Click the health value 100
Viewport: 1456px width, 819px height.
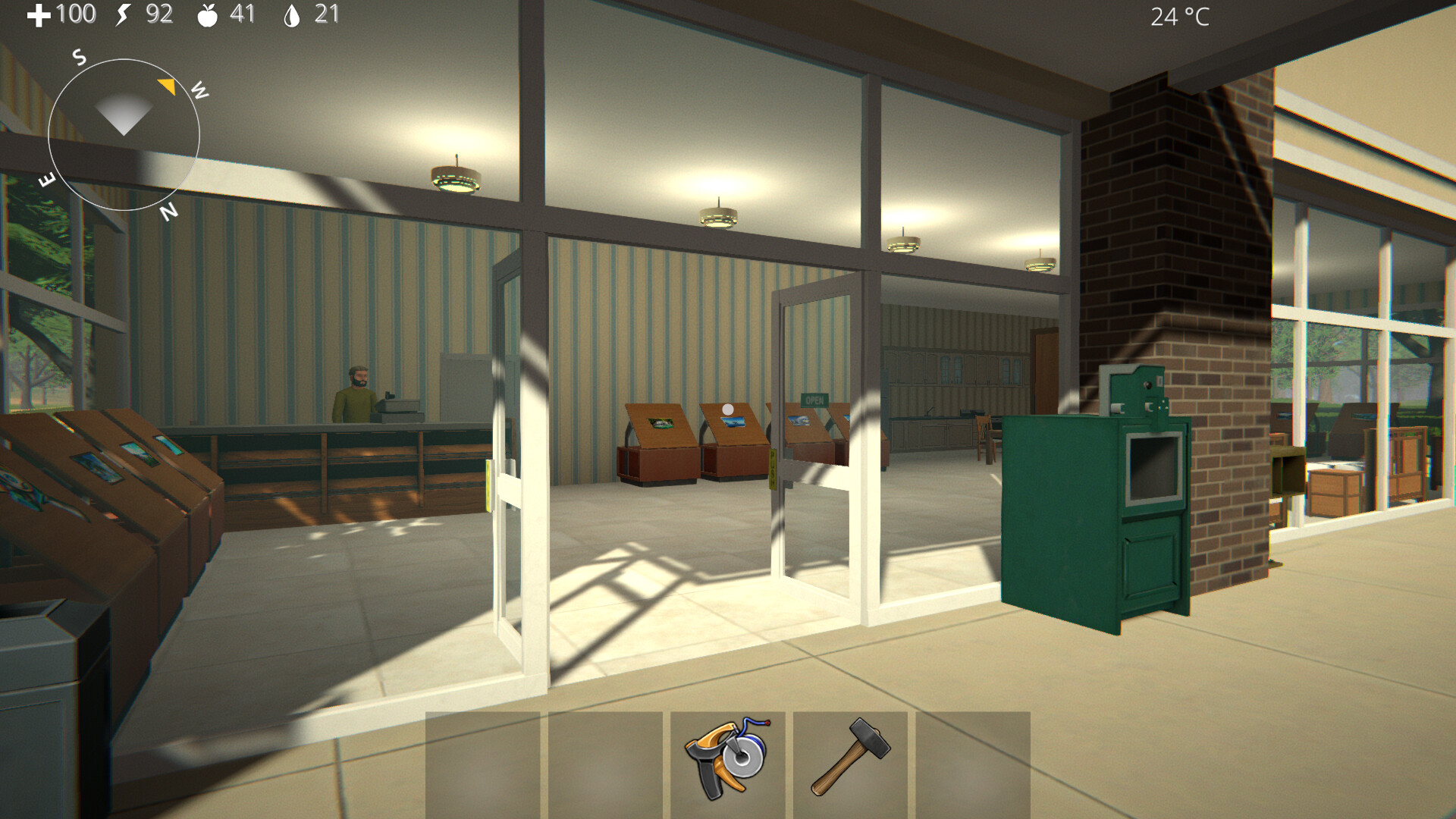pos(76,14)
